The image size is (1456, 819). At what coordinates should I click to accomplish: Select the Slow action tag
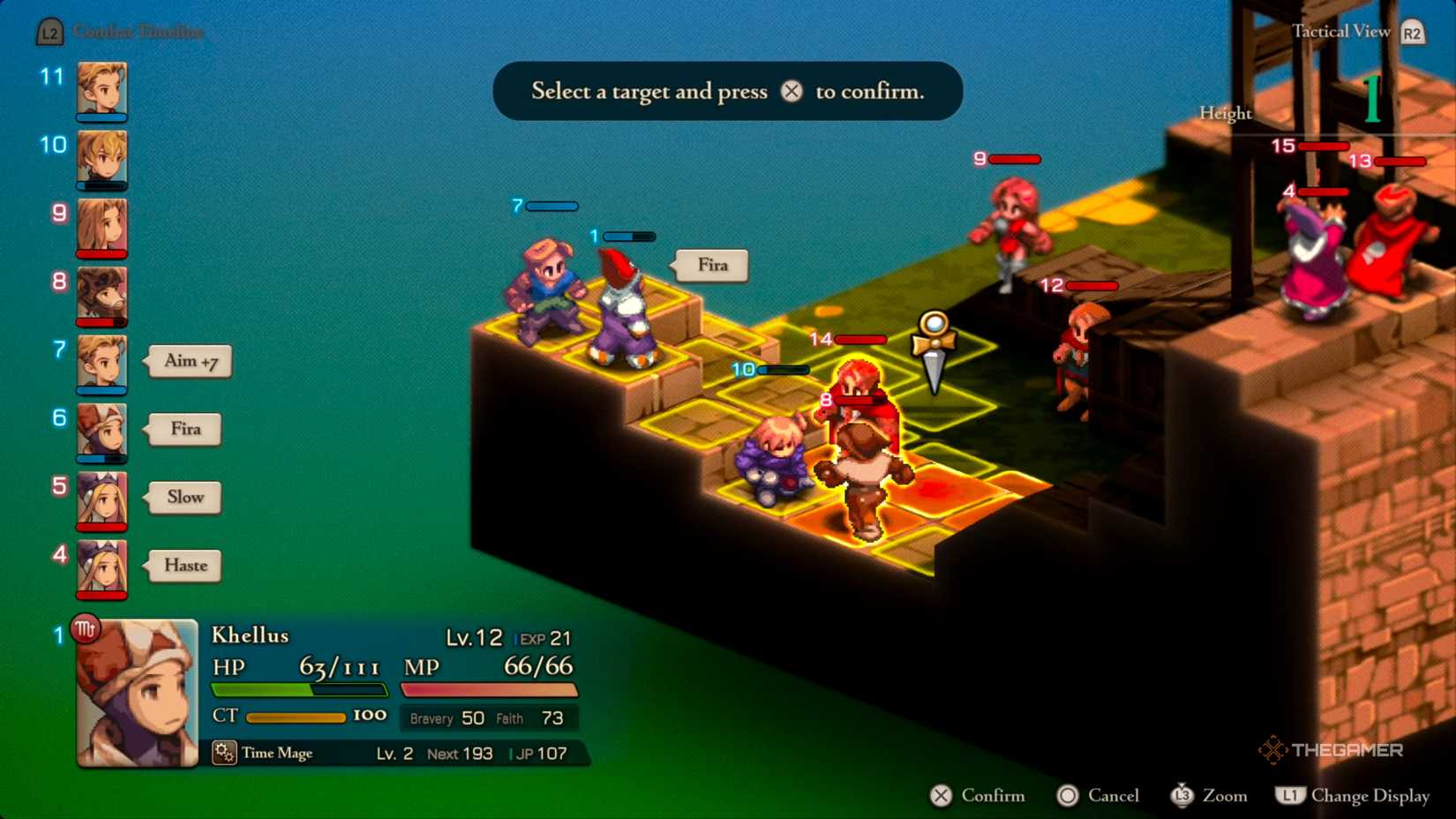tap(185, 497)
